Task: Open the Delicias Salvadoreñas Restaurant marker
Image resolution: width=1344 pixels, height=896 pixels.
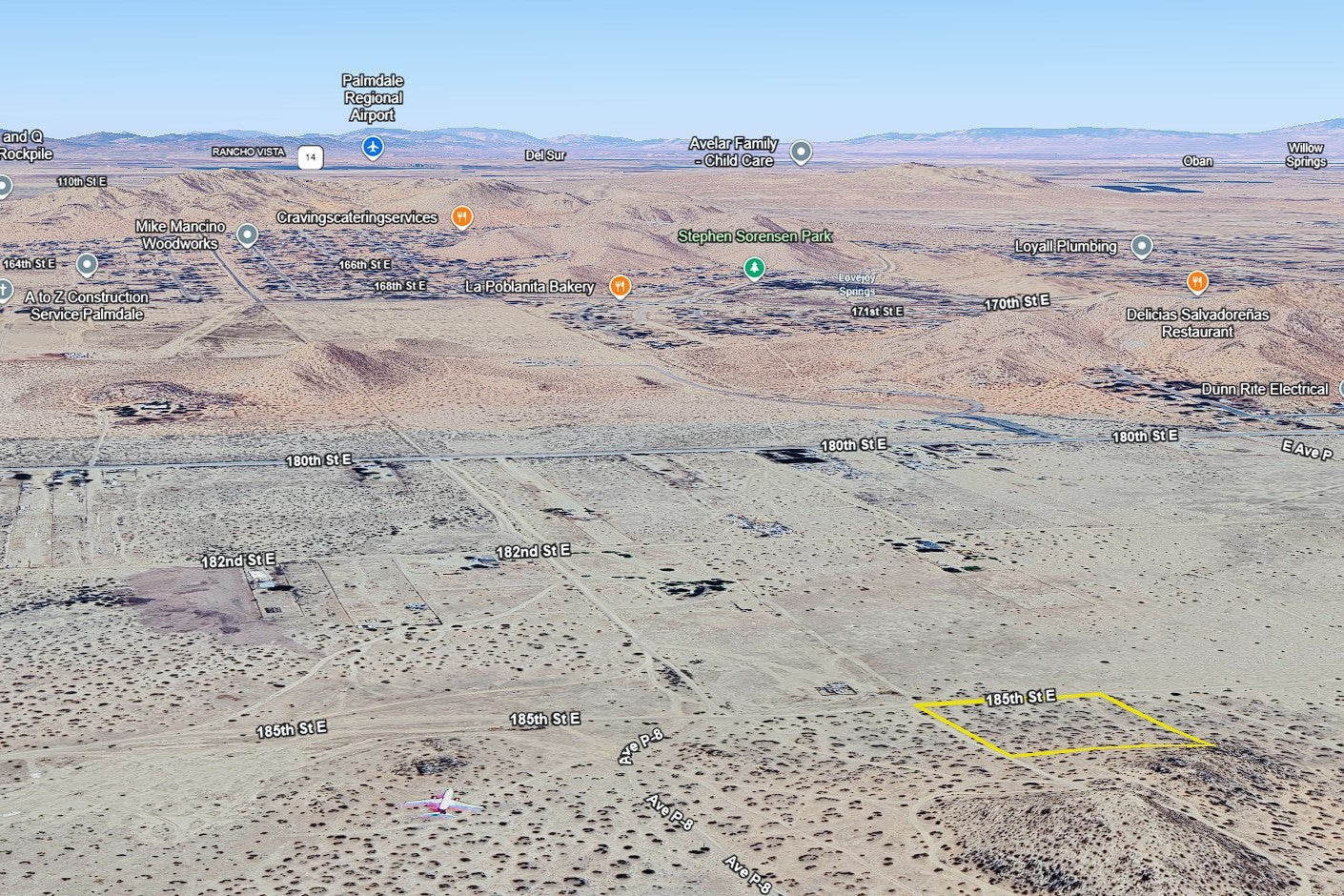Action: click(1197, 282)
